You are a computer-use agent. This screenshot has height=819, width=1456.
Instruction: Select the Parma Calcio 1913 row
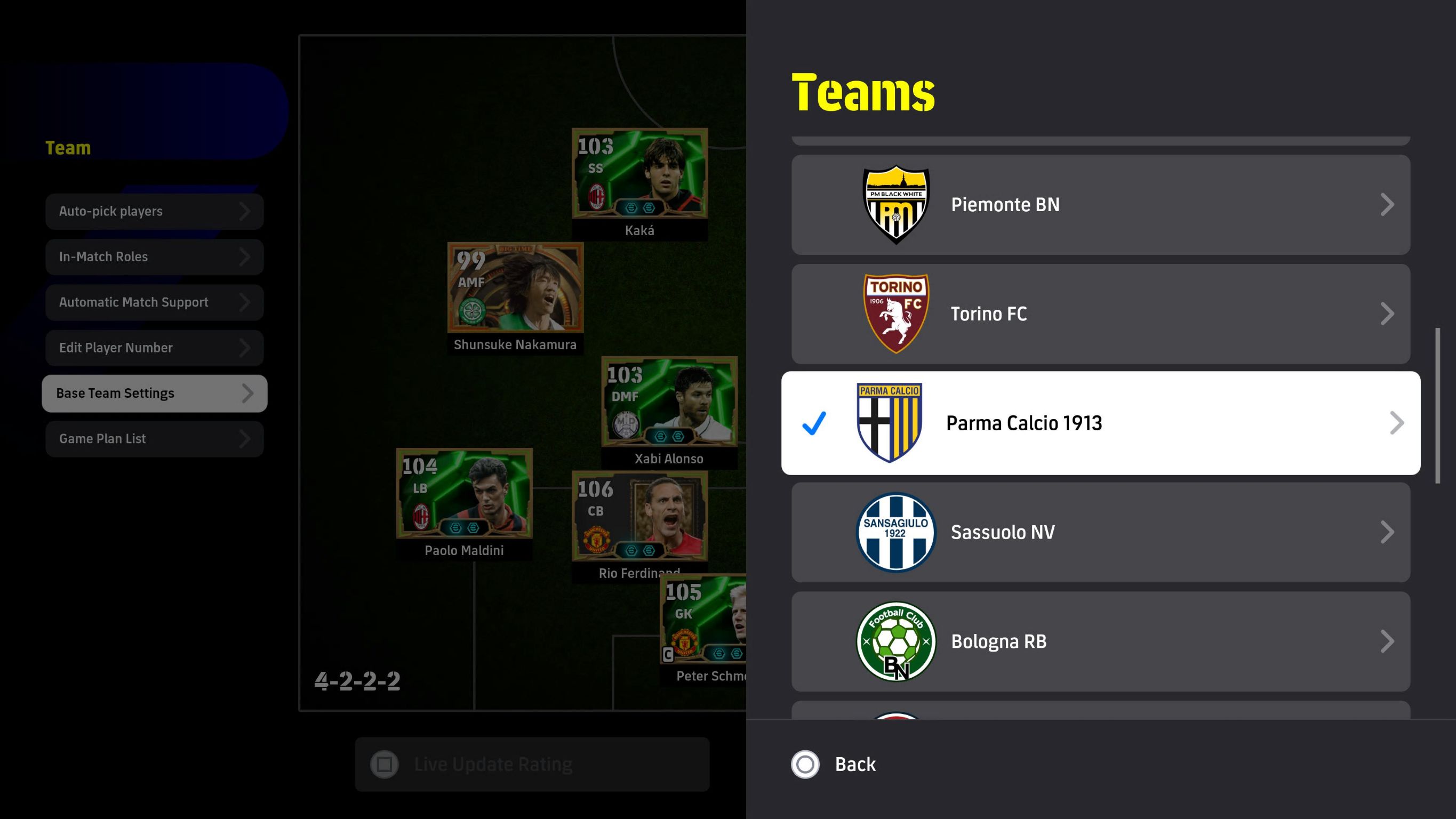coord(1100,423)
